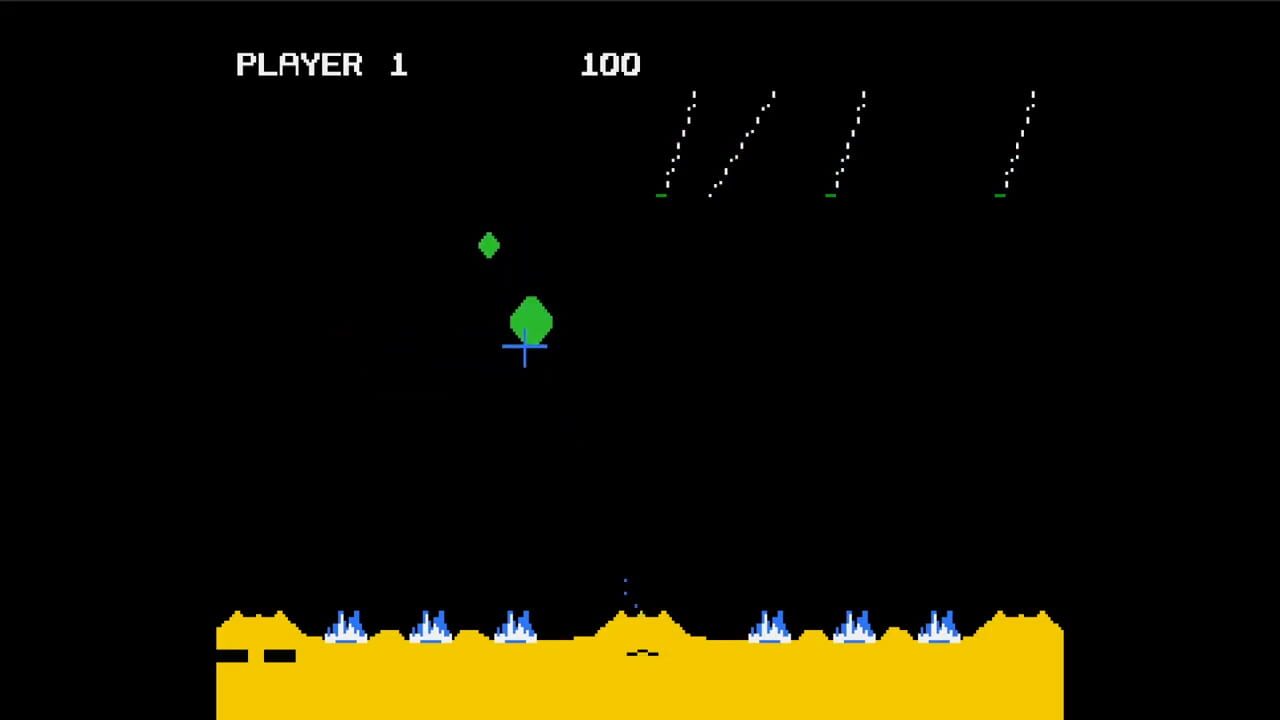The image size is (1280, 720).
Task: Click the dark crater gap on the far left ground
Action: (255, 657)
